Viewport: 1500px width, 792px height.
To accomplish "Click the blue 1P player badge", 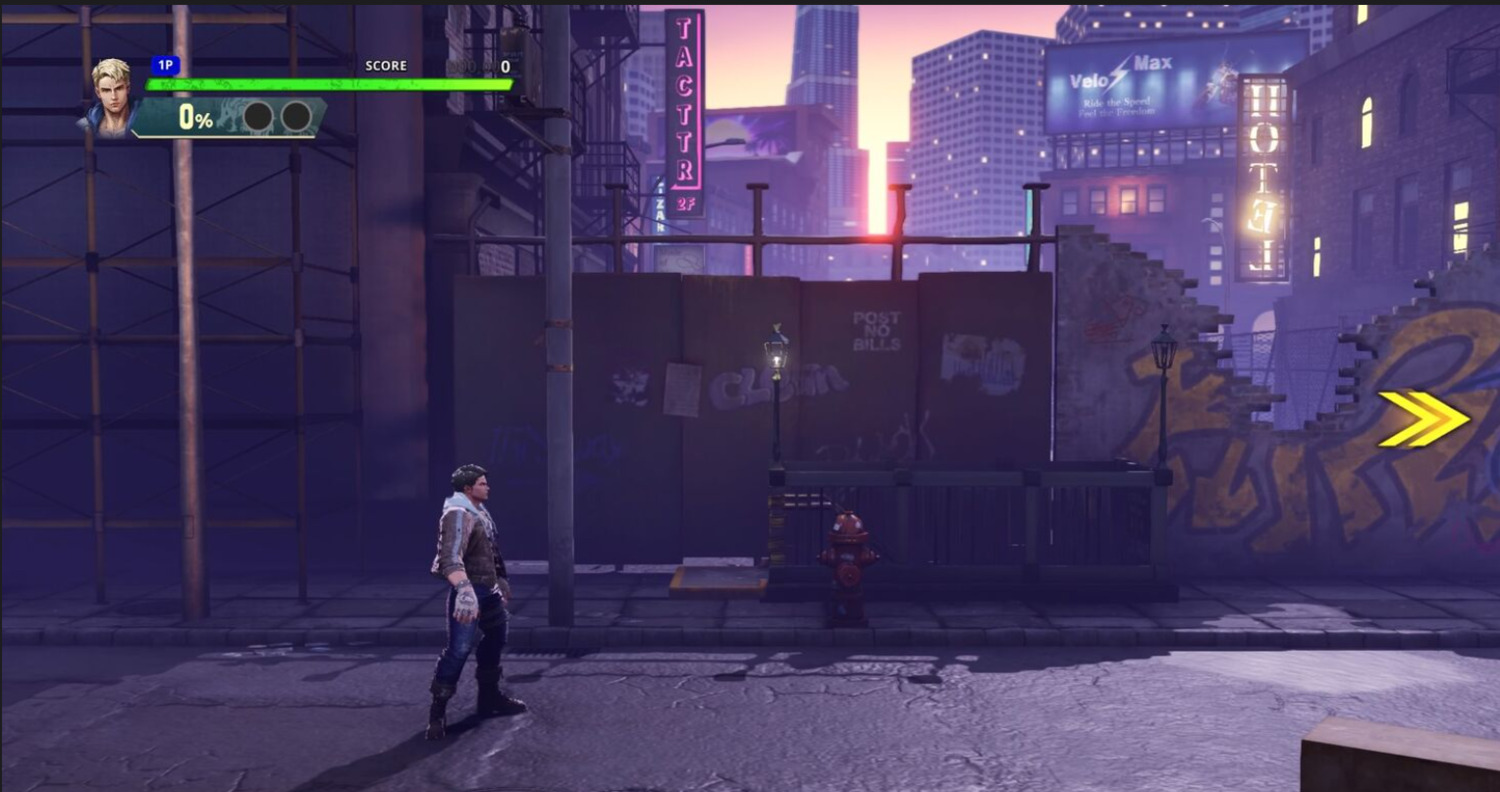I will tap(165, 66).
